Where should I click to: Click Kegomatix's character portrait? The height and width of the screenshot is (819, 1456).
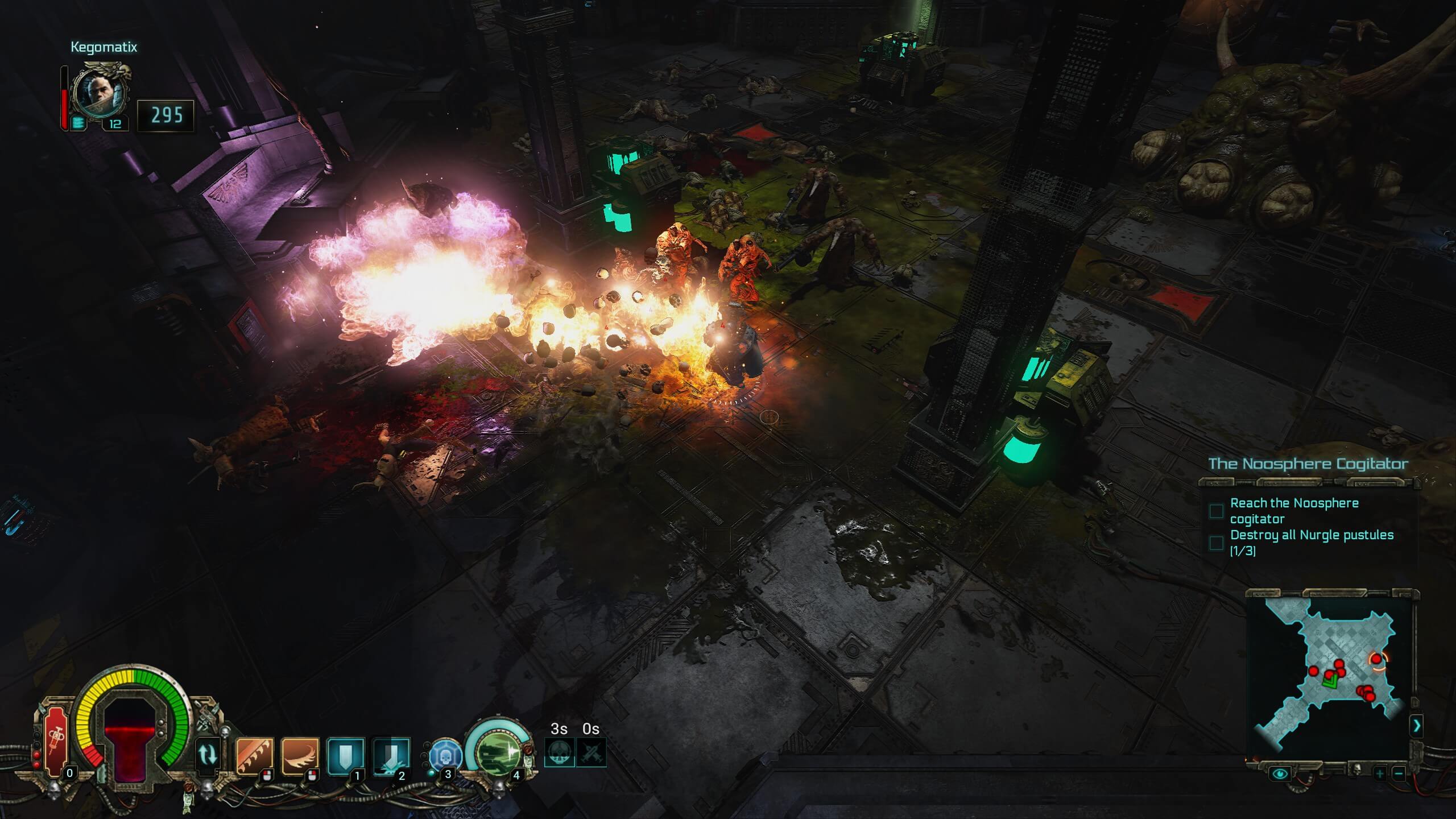[x=101, y=92]
